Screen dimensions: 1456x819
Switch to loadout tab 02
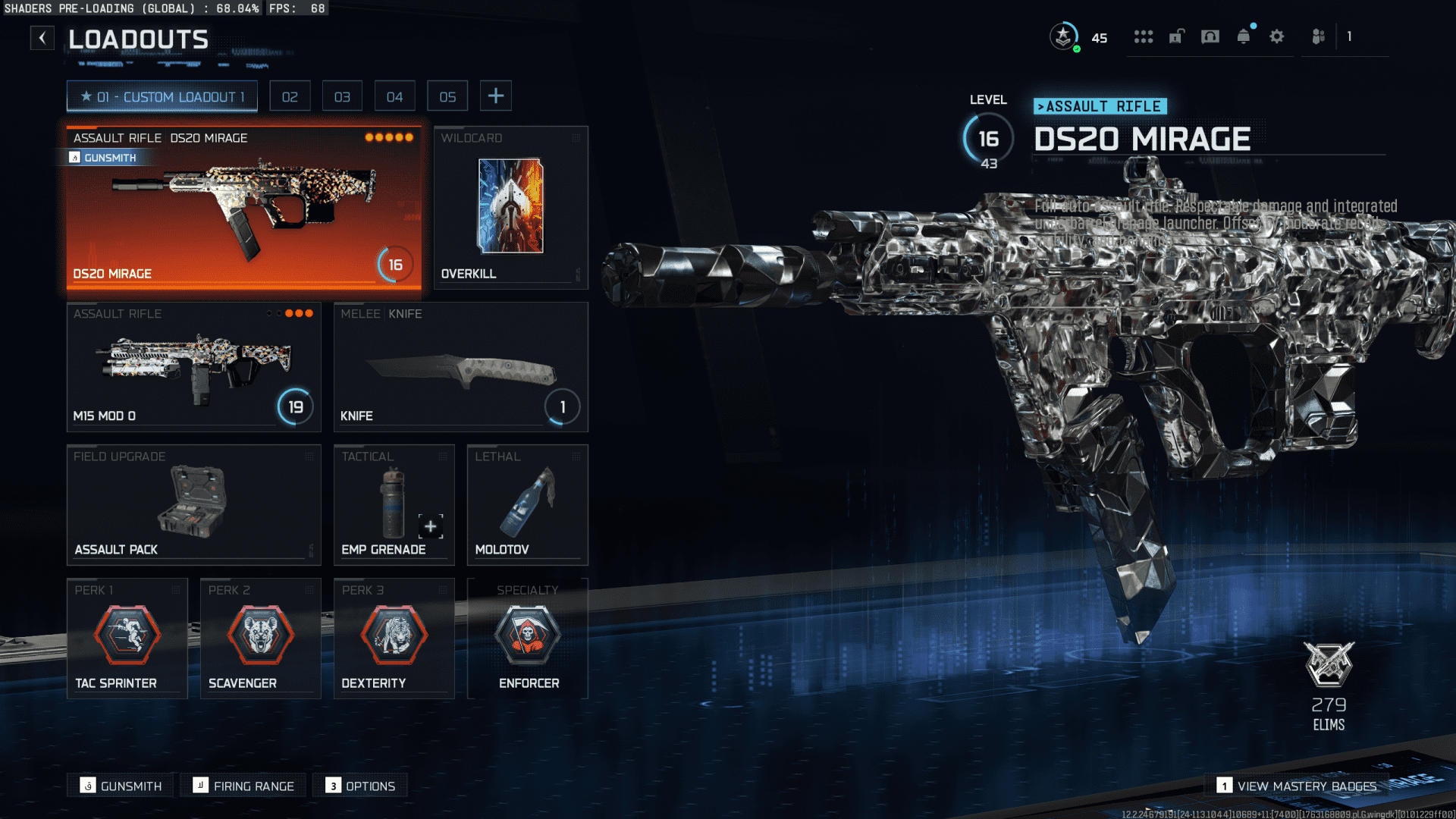pyautogui.click(x=290, y=96)
